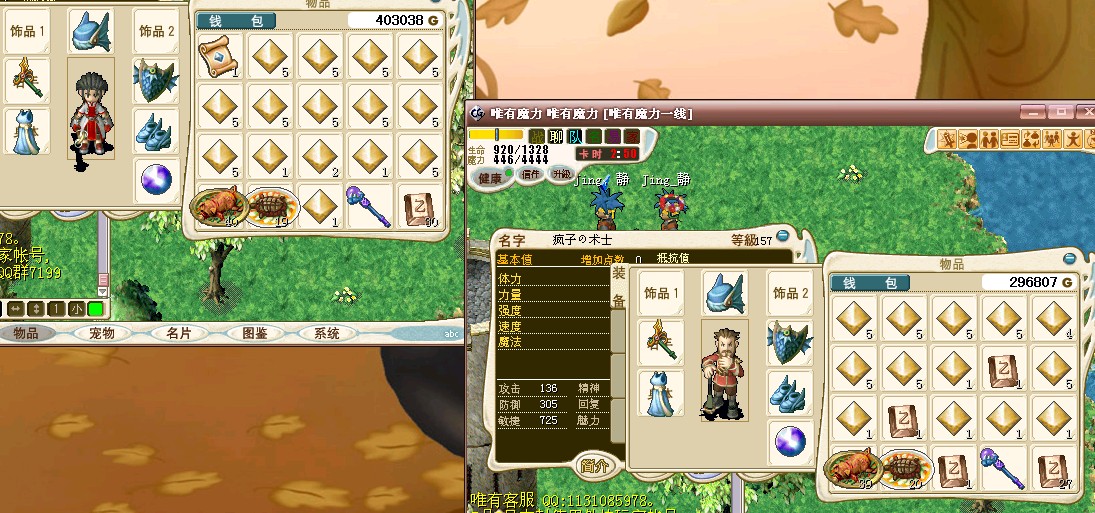
Task: Select the scroll item in the left inventory
Action: click(220, 57)
